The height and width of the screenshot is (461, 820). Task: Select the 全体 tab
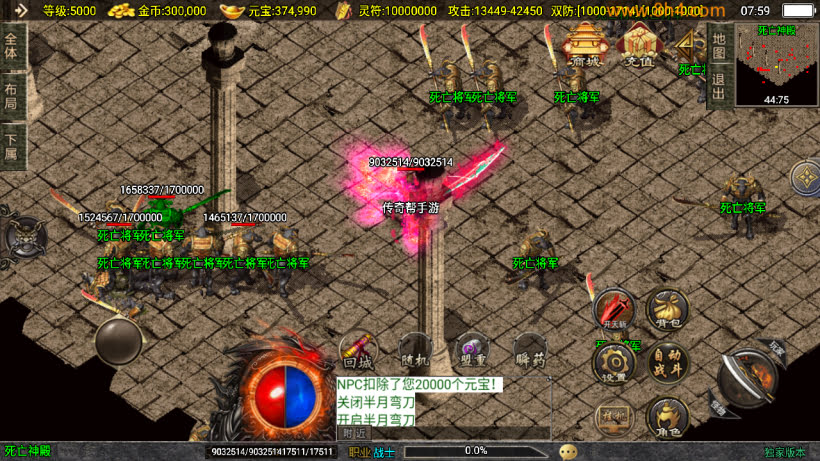[11, 47]
